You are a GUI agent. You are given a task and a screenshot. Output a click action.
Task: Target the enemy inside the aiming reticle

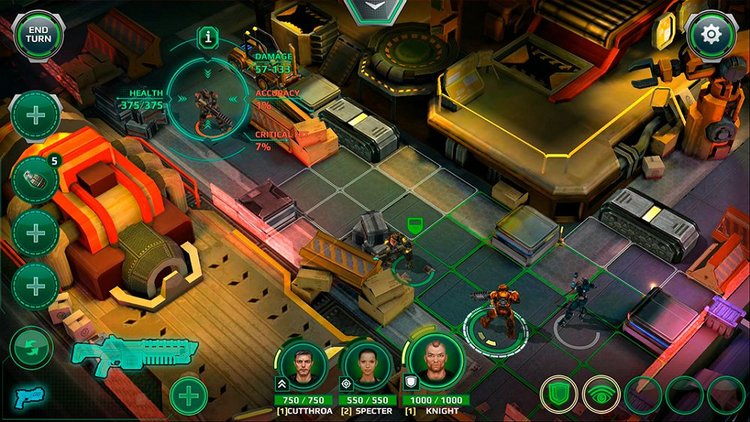209,102
